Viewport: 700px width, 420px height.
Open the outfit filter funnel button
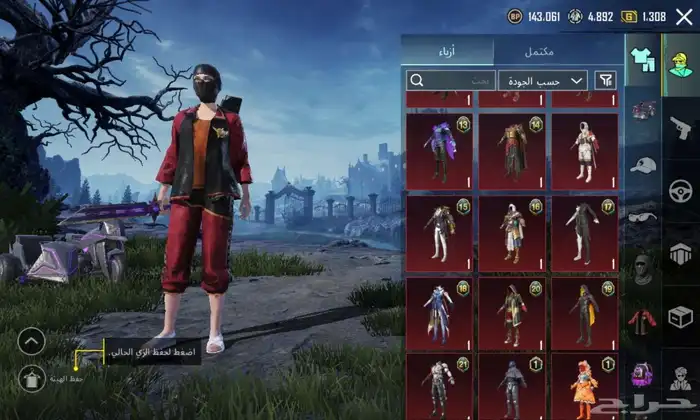coord(605,80)
